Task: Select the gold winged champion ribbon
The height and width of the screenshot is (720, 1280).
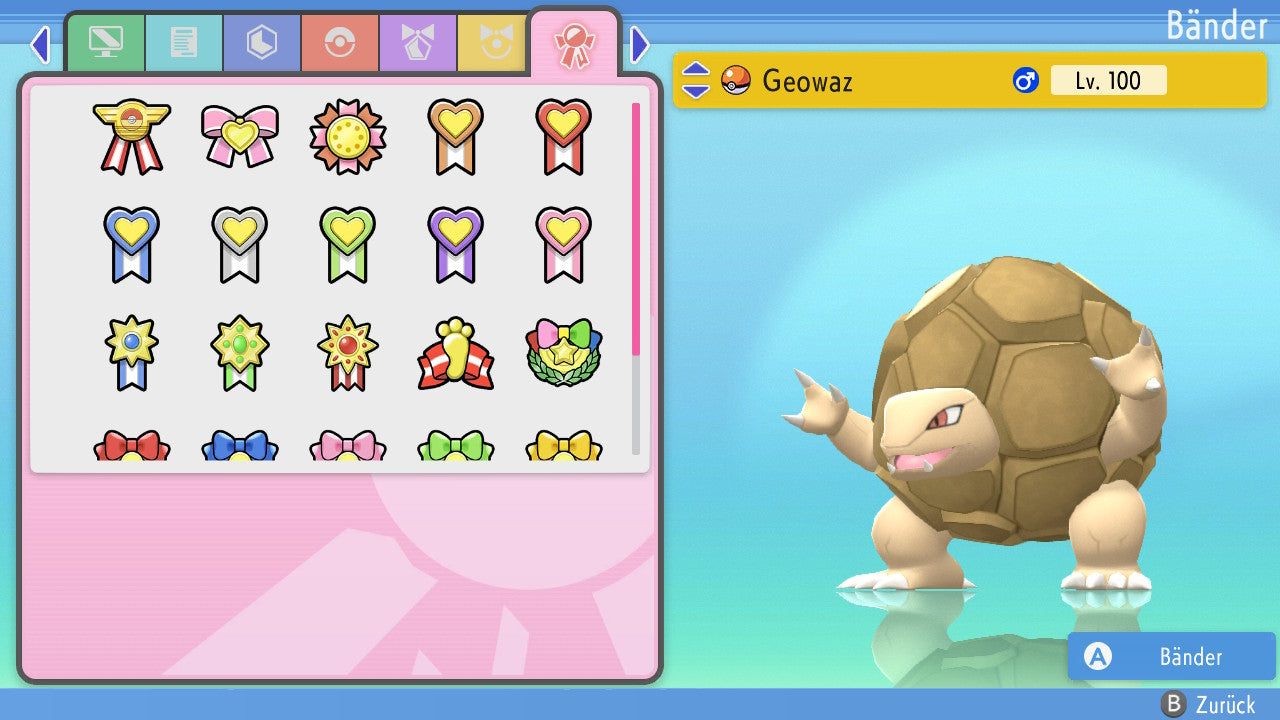Action: [132, 135]
